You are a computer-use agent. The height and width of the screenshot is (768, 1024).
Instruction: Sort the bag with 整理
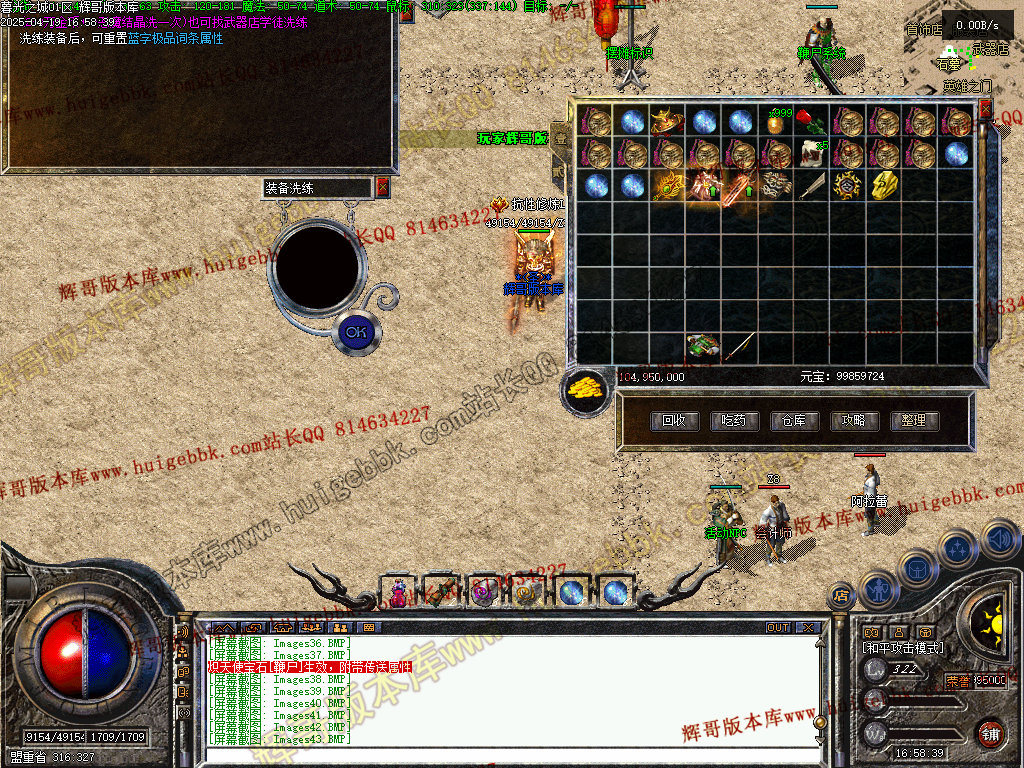[913, 421]
